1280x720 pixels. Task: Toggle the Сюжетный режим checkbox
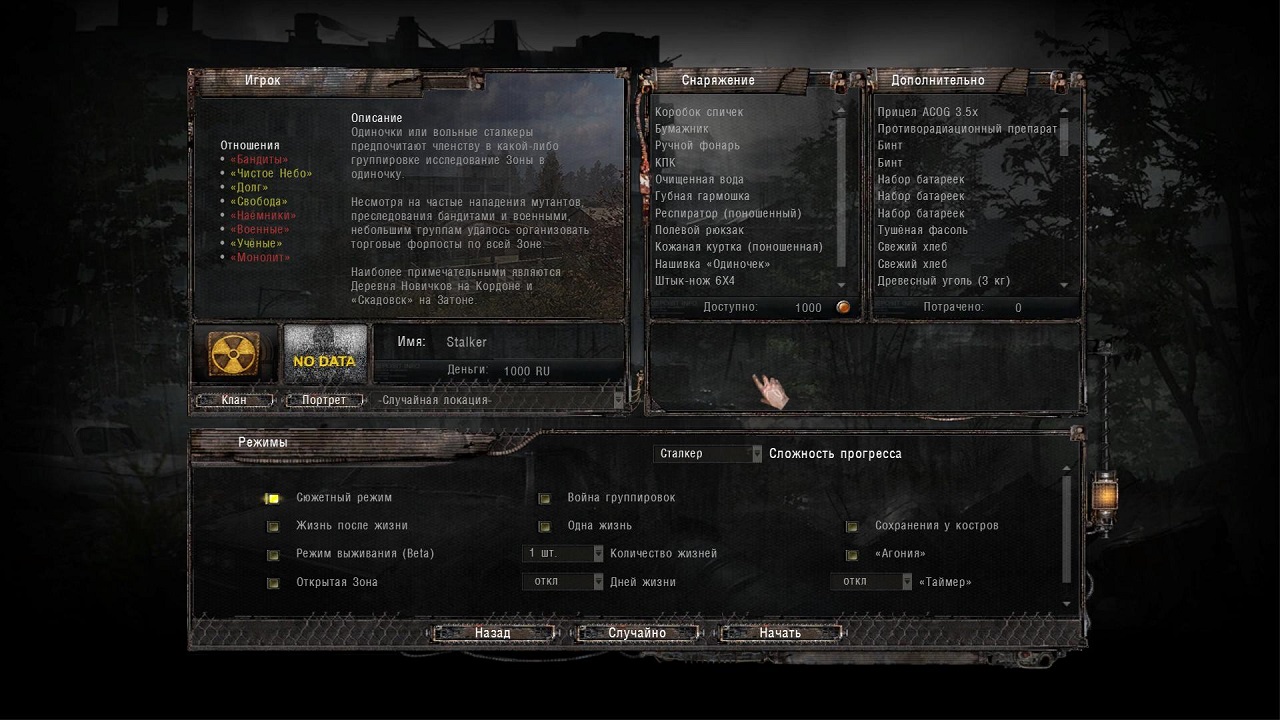click(272, 498)
